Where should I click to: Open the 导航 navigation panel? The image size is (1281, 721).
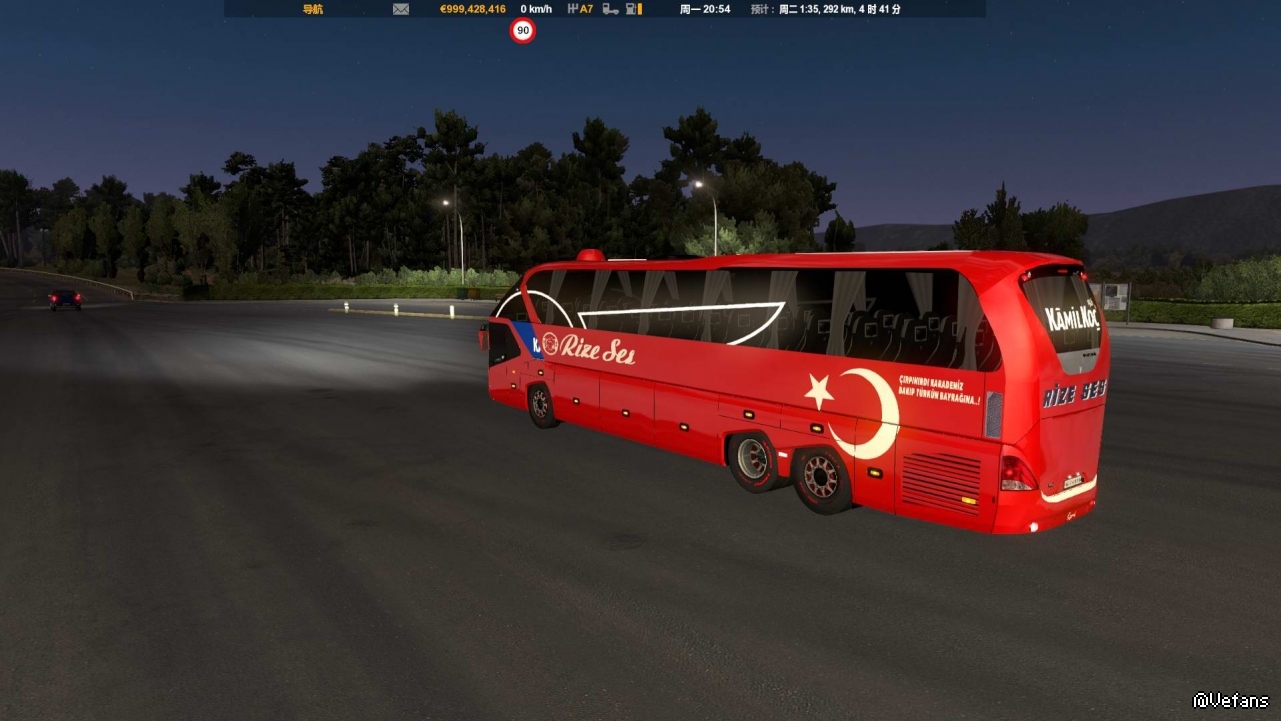[x=313, y=9]
